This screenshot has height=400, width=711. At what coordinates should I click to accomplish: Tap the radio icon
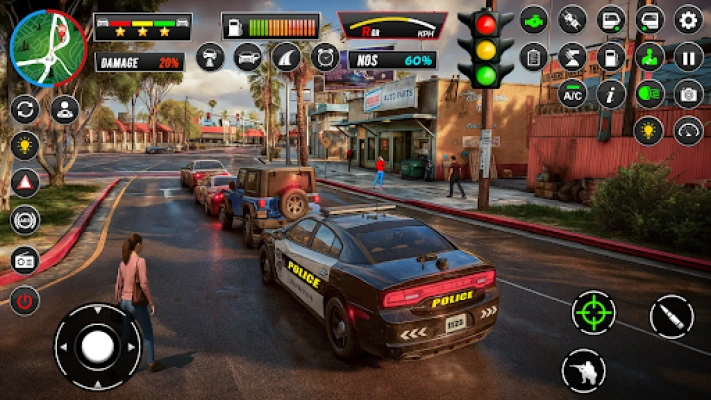(x=25, y=259)
